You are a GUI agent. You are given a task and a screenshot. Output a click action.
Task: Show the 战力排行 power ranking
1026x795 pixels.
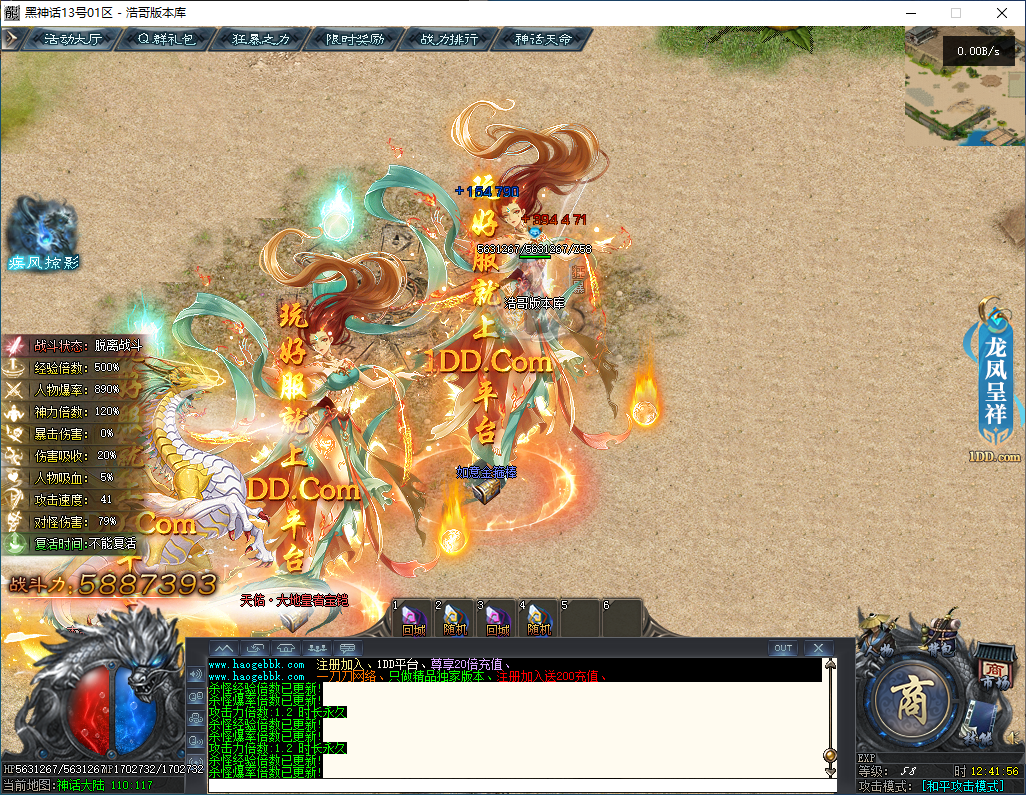448,40
